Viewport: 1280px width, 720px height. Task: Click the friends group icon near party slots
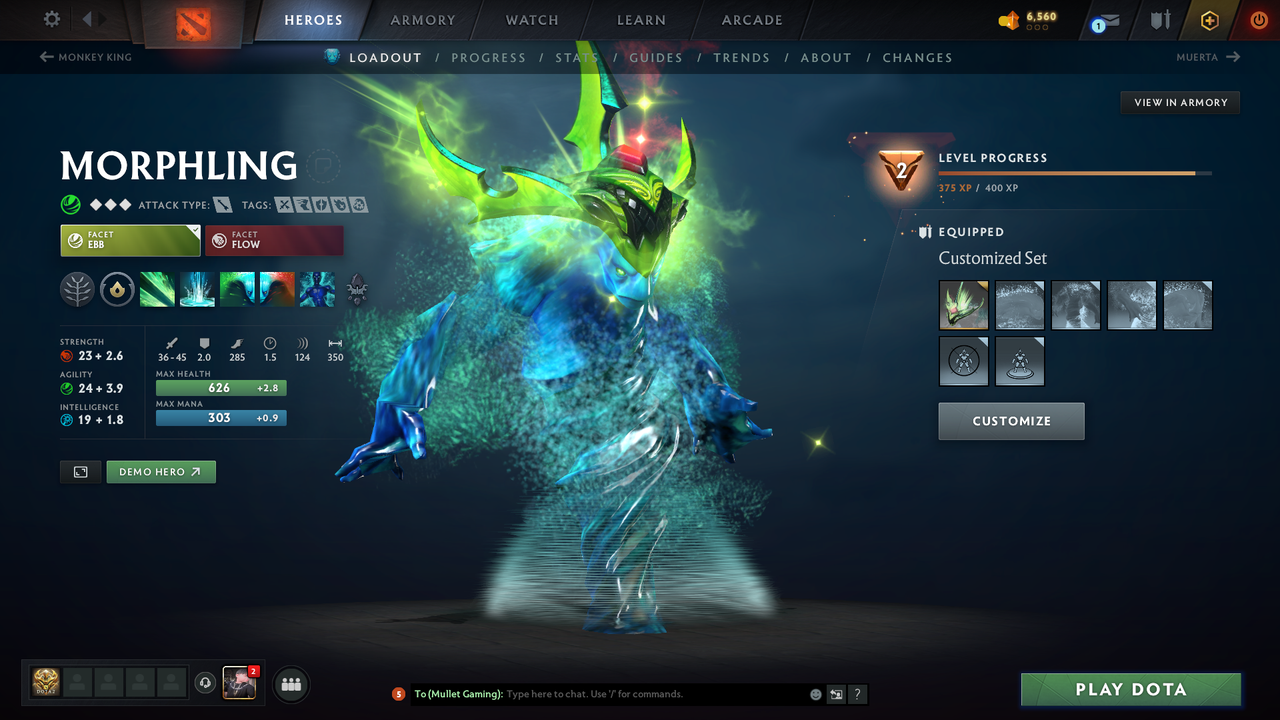click(x=290, y=684)
